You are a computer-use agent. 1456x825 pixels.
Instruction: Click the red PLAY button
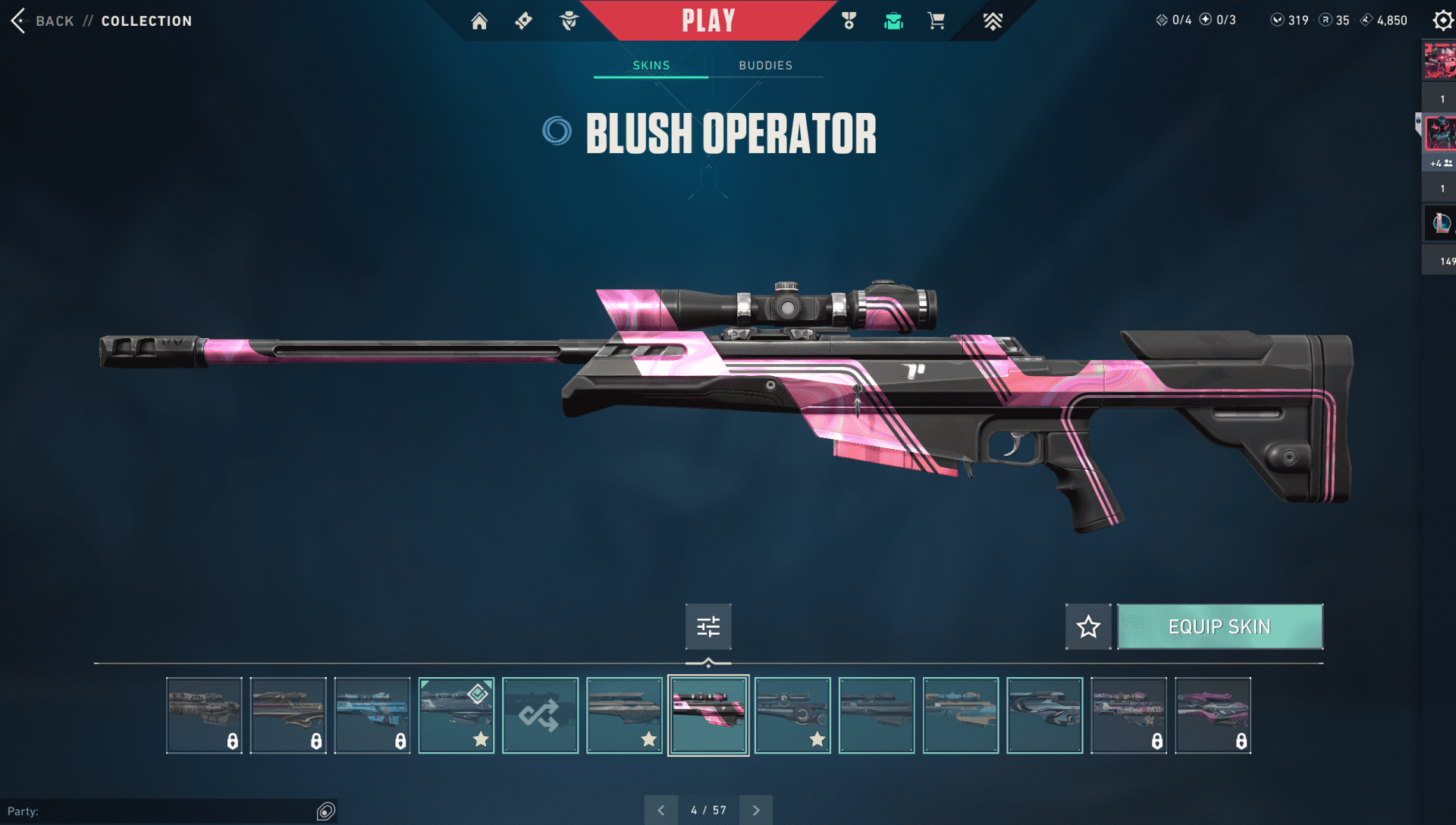pyautogui.click(x=708, y=20)
